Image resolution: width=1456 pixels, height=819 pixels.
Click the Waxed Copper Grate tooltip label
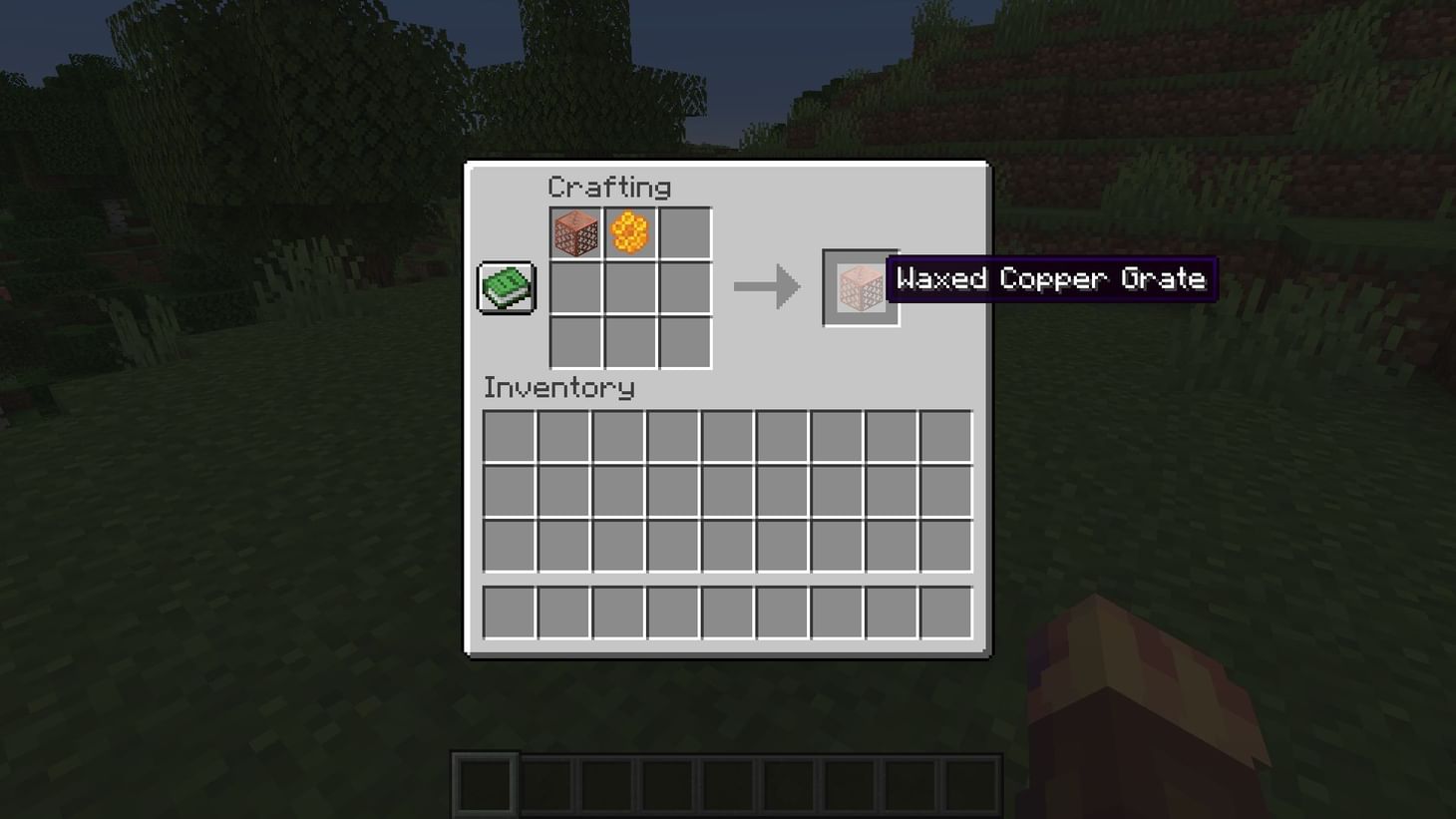tap(1050, 279)
